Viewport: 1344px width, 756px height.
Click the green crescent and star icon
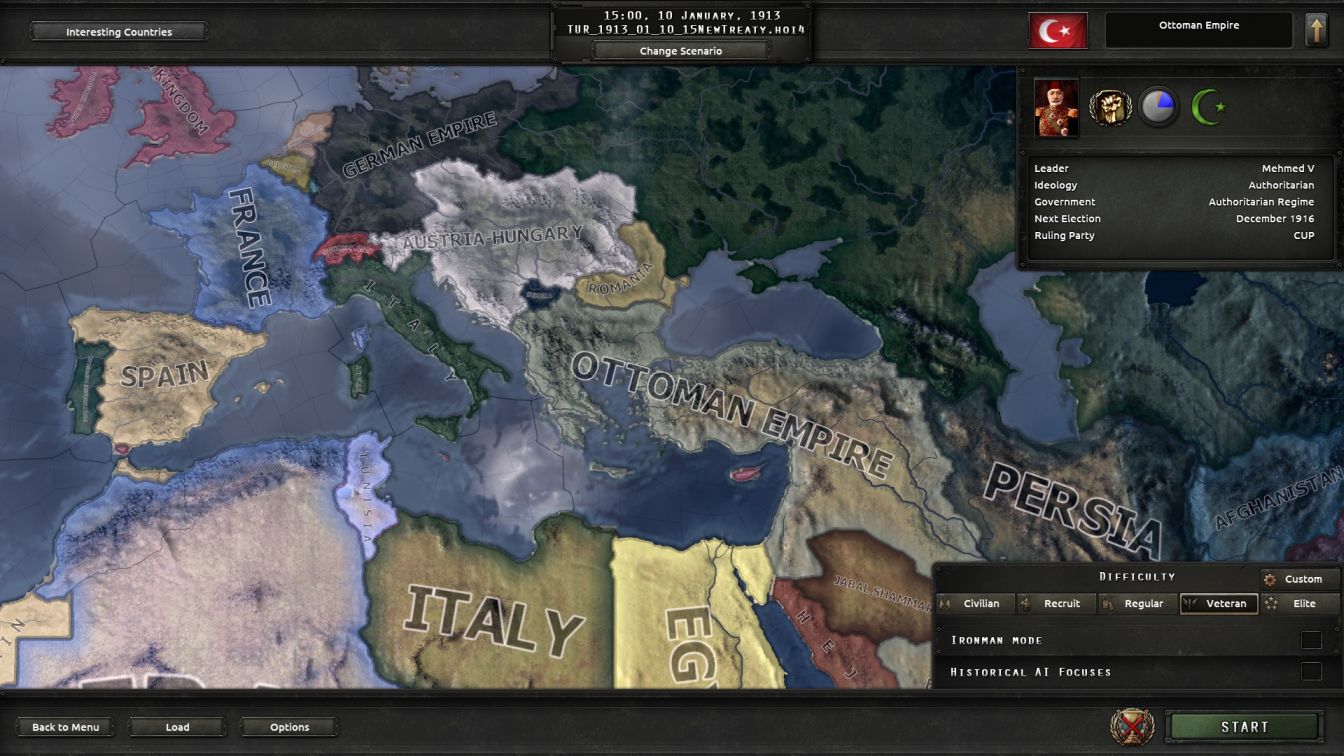(x=1210, y=107)
